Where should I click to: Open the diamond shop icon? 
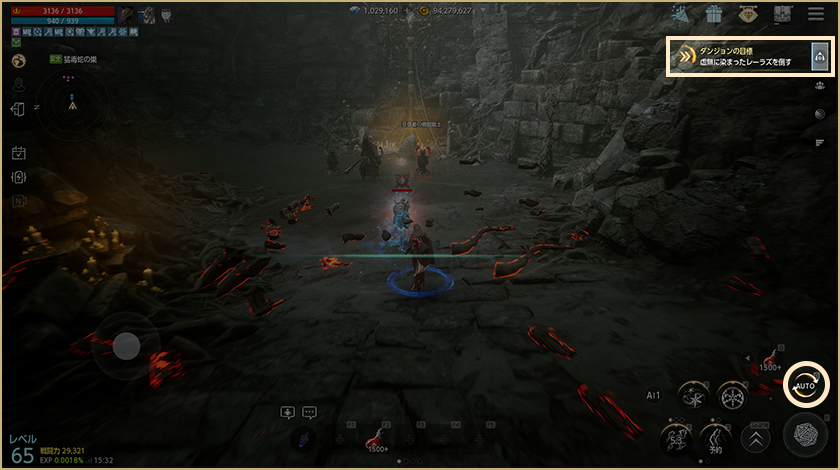(x=748, y=14)
